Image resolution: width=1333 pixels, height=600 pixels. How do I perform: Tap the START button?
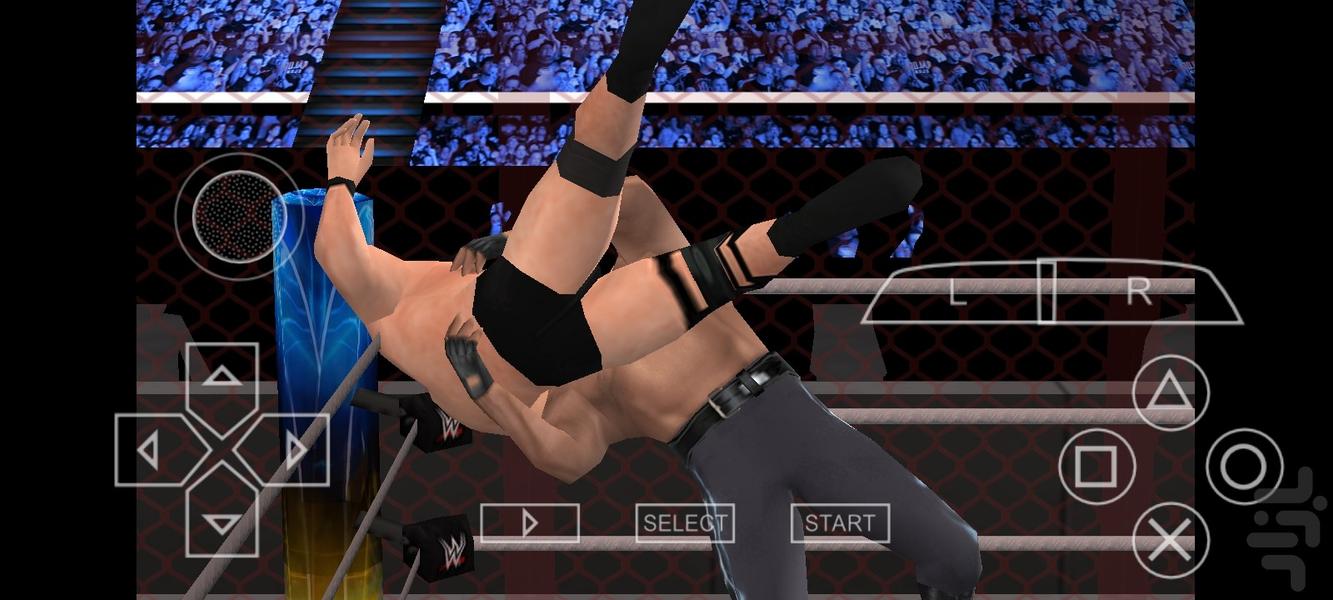pos(840,523)
